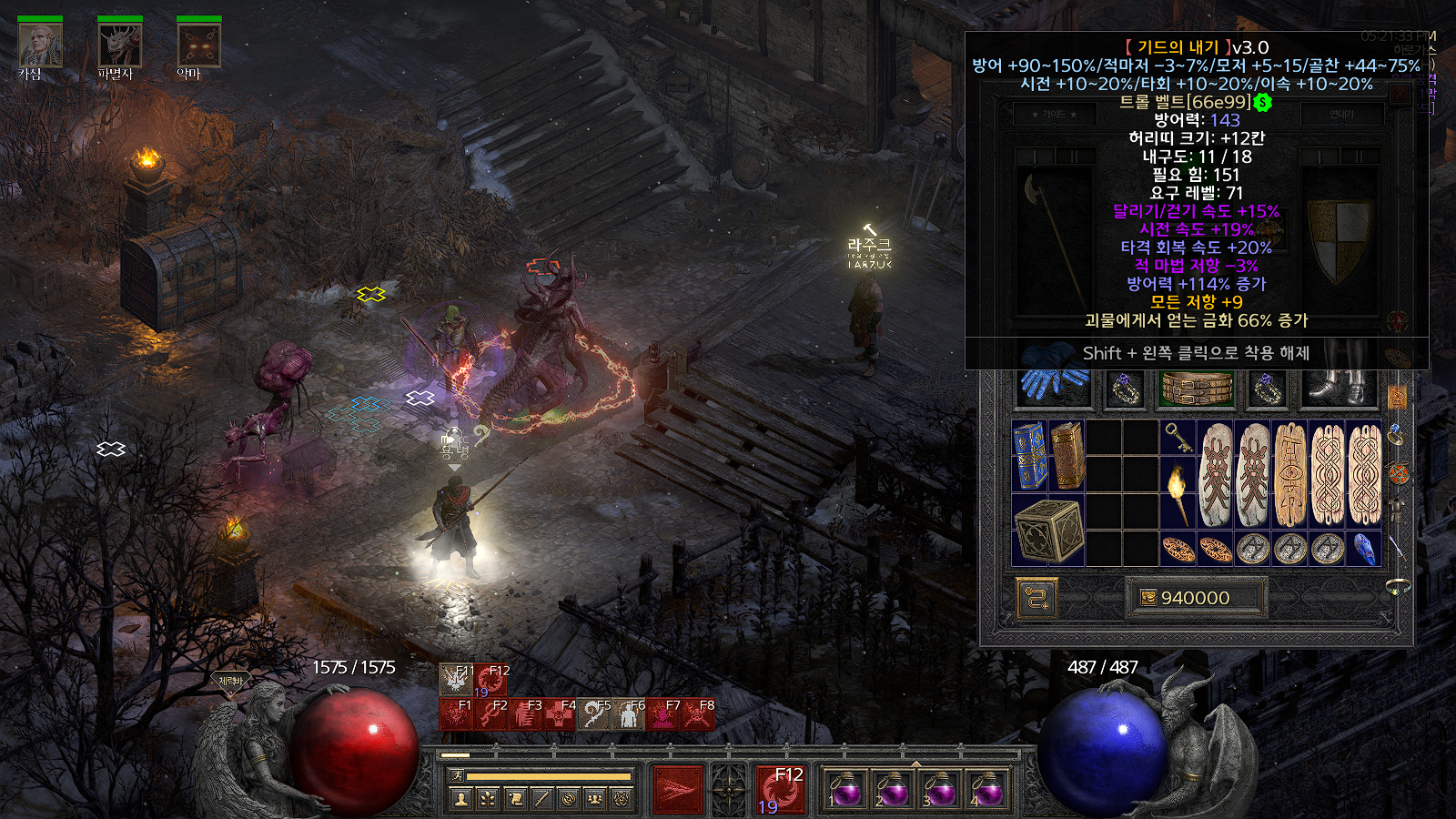Click the gold amount button showing 940000
1456x819 pixels.
pos(1195,598)
